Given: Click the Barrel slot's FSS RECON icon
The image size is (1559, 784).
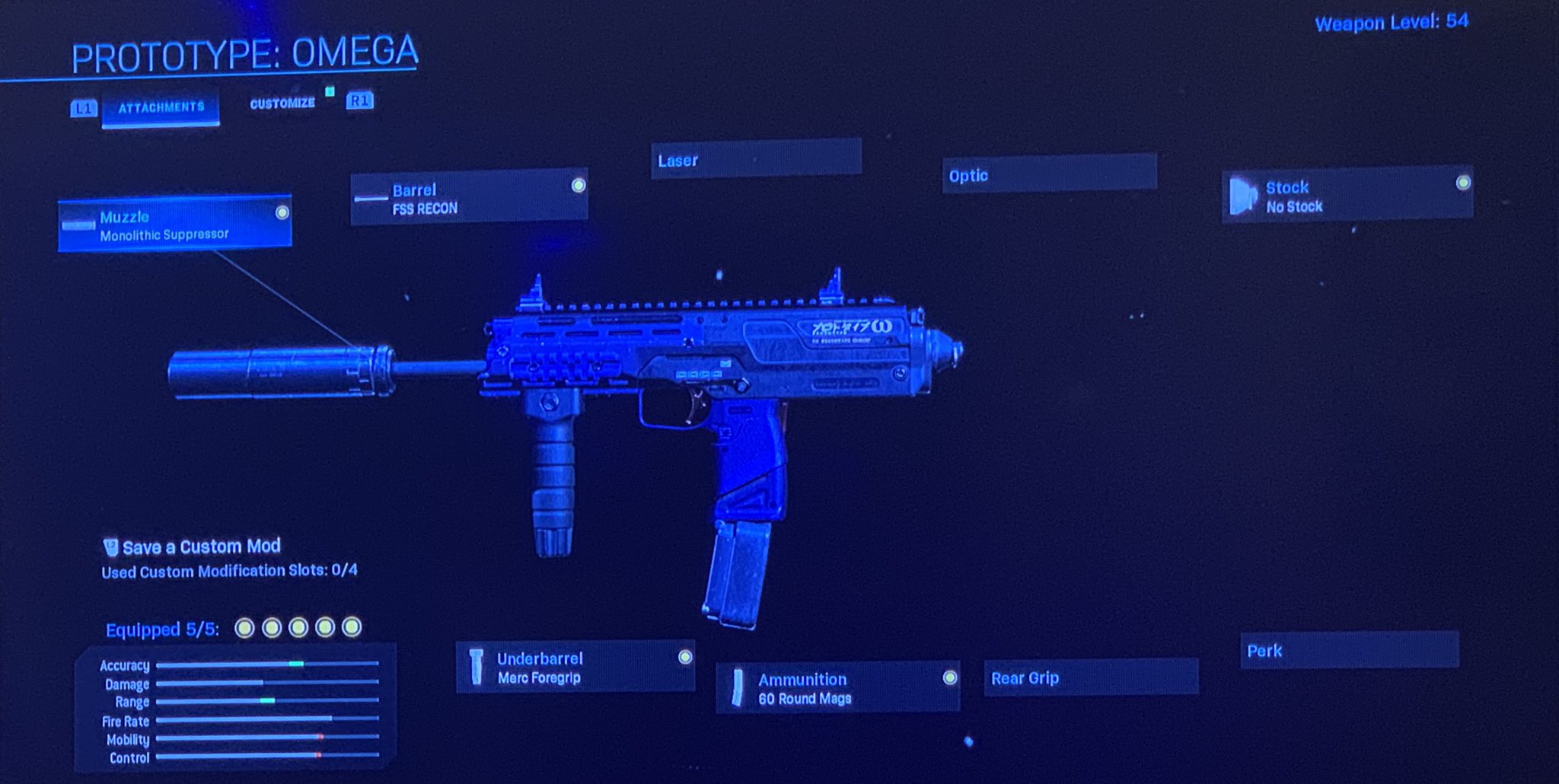Looking at the screenshot, I should [371, 196].
